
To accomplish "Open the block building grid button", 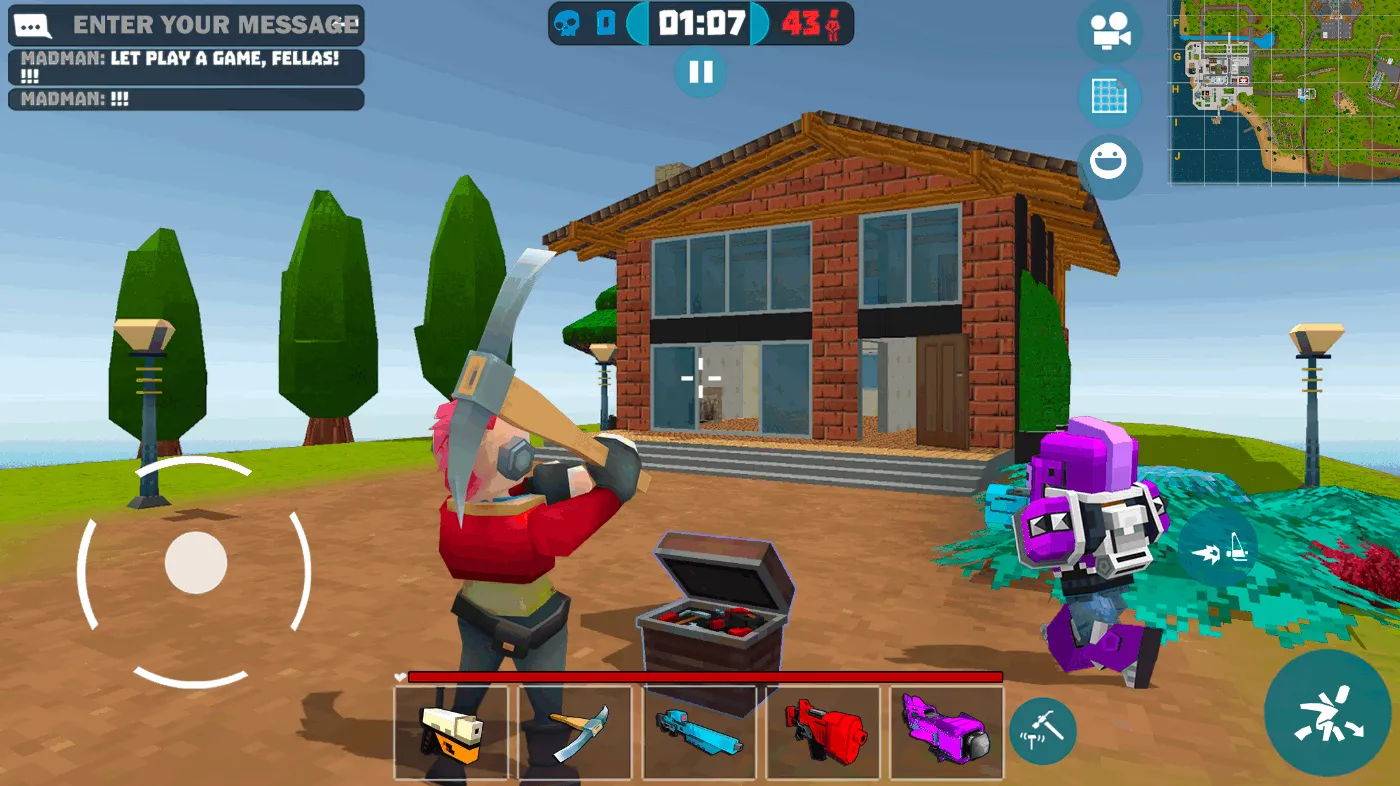I will pos(1110,98).
